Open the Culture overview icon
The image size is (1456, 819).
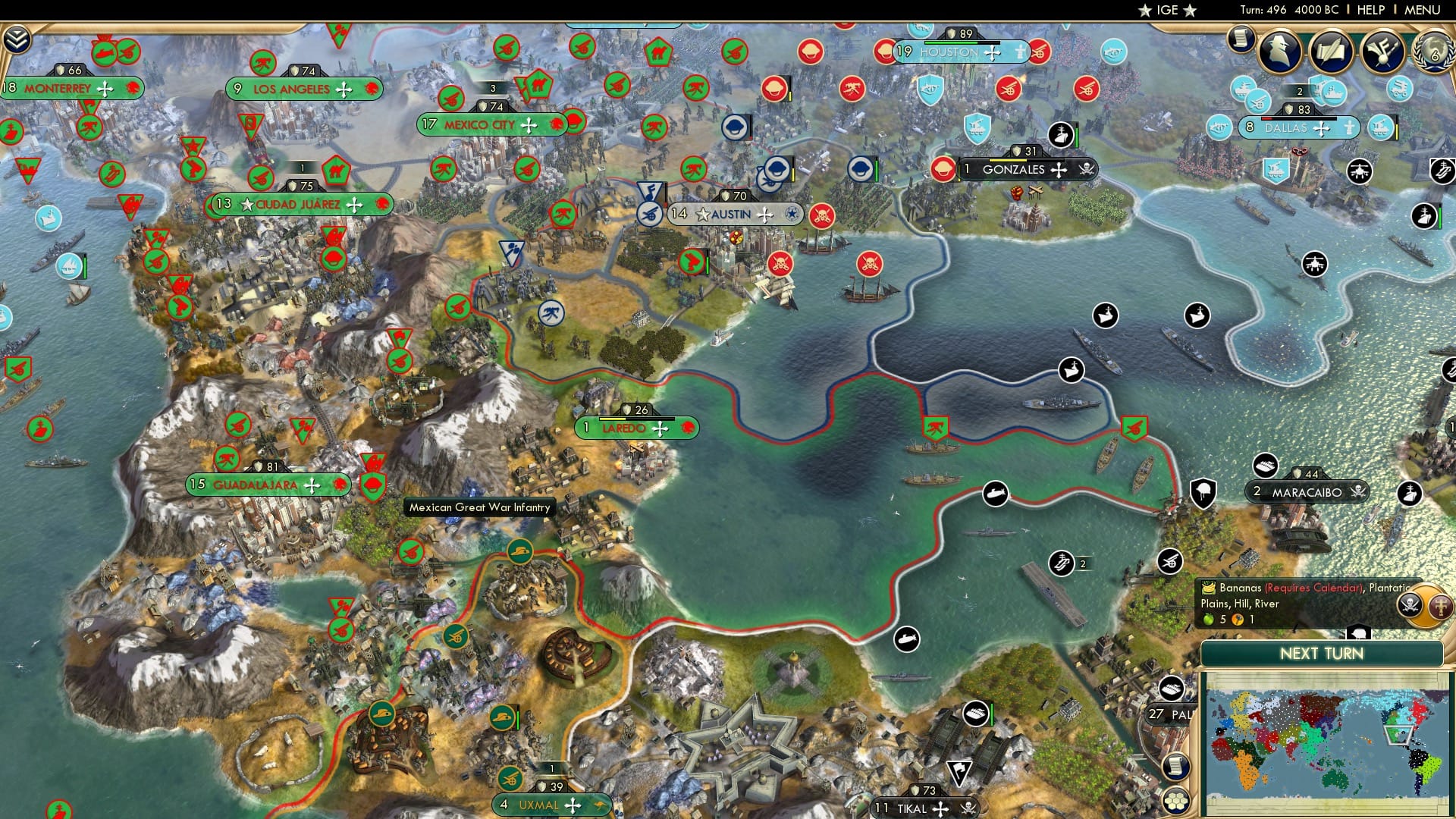pyautogui.click(x=1382, y=50)
